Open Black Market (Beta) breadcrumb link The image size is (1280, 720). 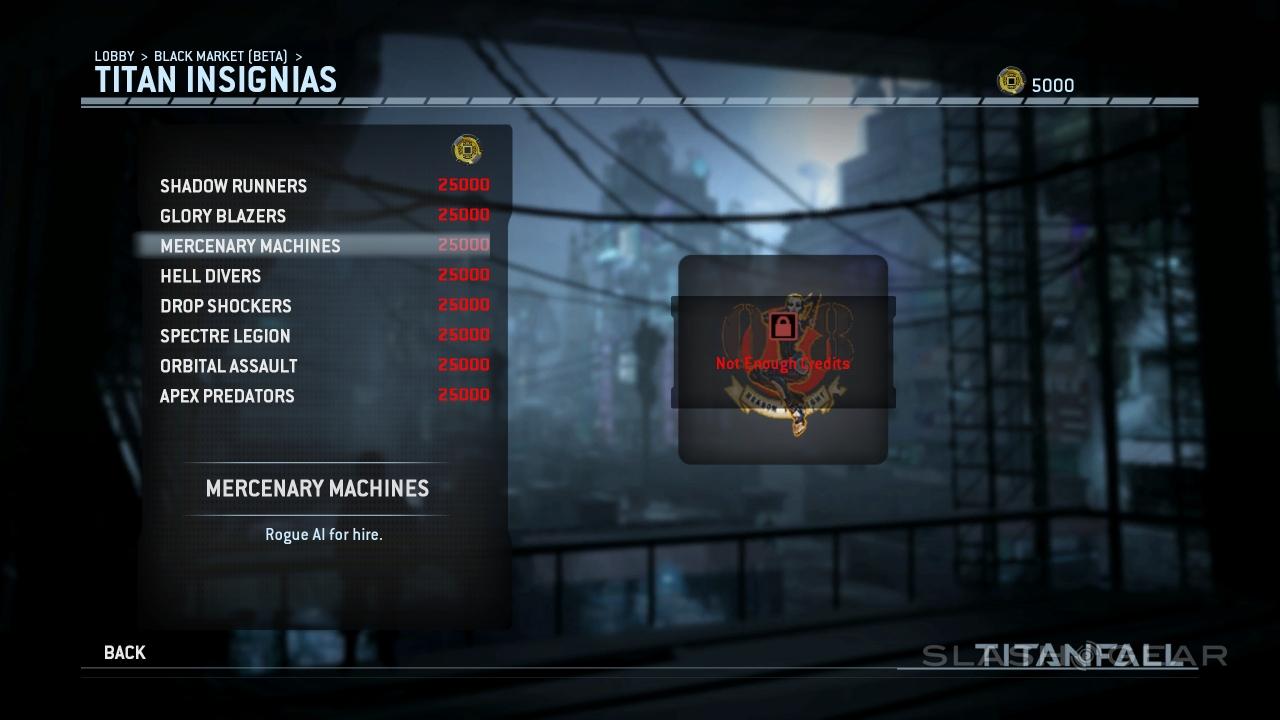tap(220, 56)
